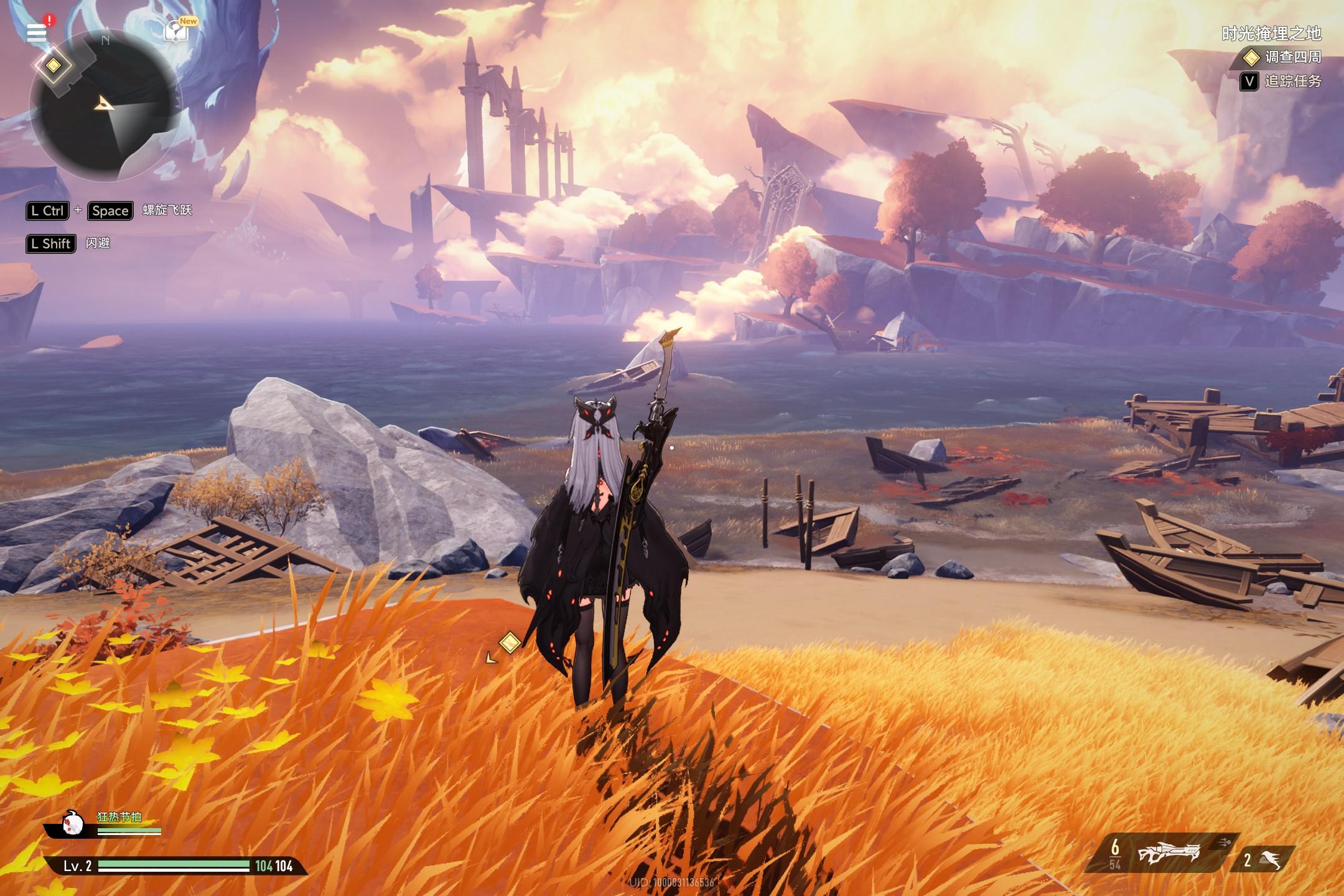Select the gold quest marker on the minimap

[54, 65]
